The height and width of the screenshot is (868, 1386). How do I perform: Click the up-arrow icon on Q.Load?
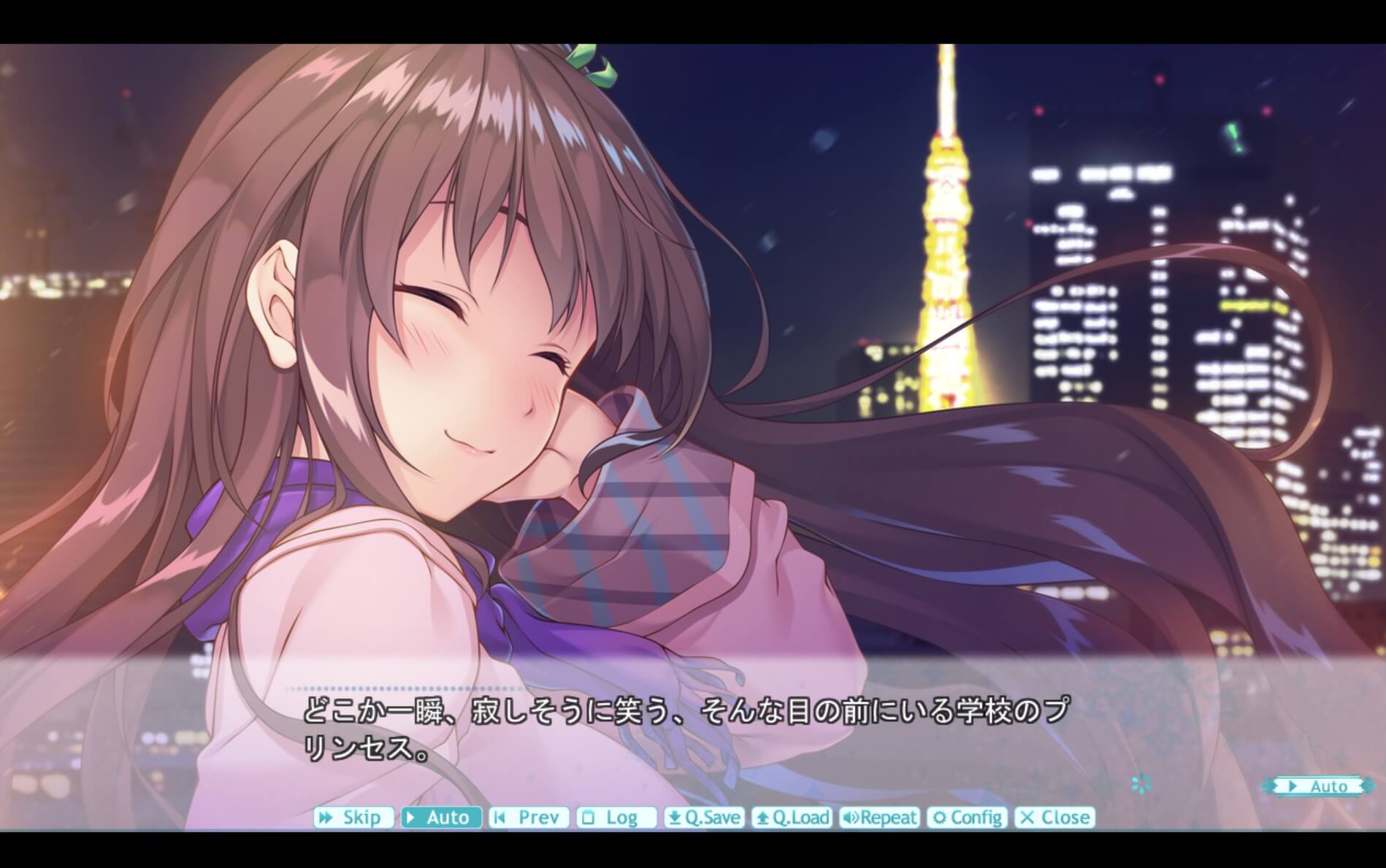point(762,817)
